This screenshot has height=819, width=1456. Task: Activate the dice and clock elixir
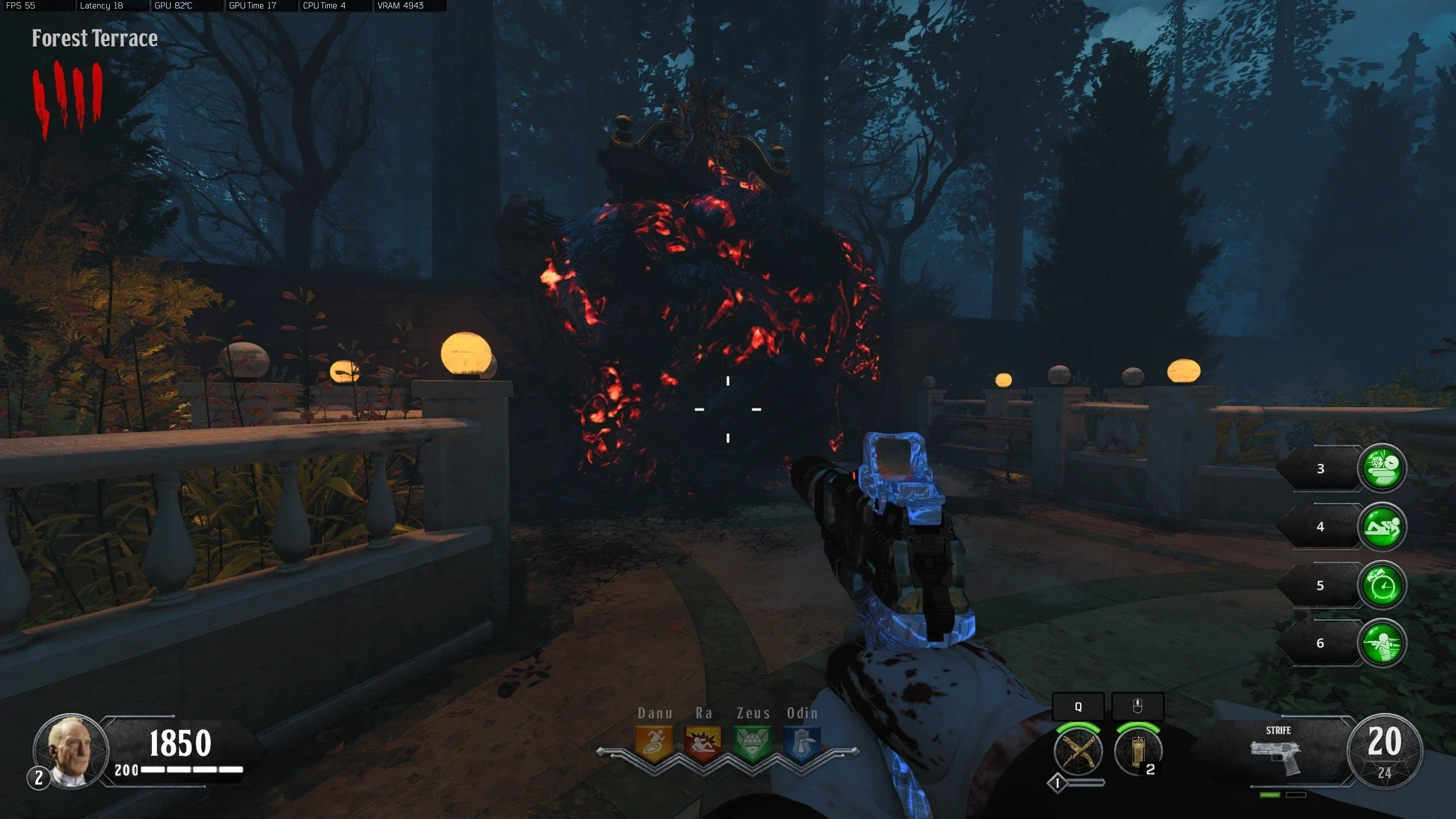[x=1381, y=468]
